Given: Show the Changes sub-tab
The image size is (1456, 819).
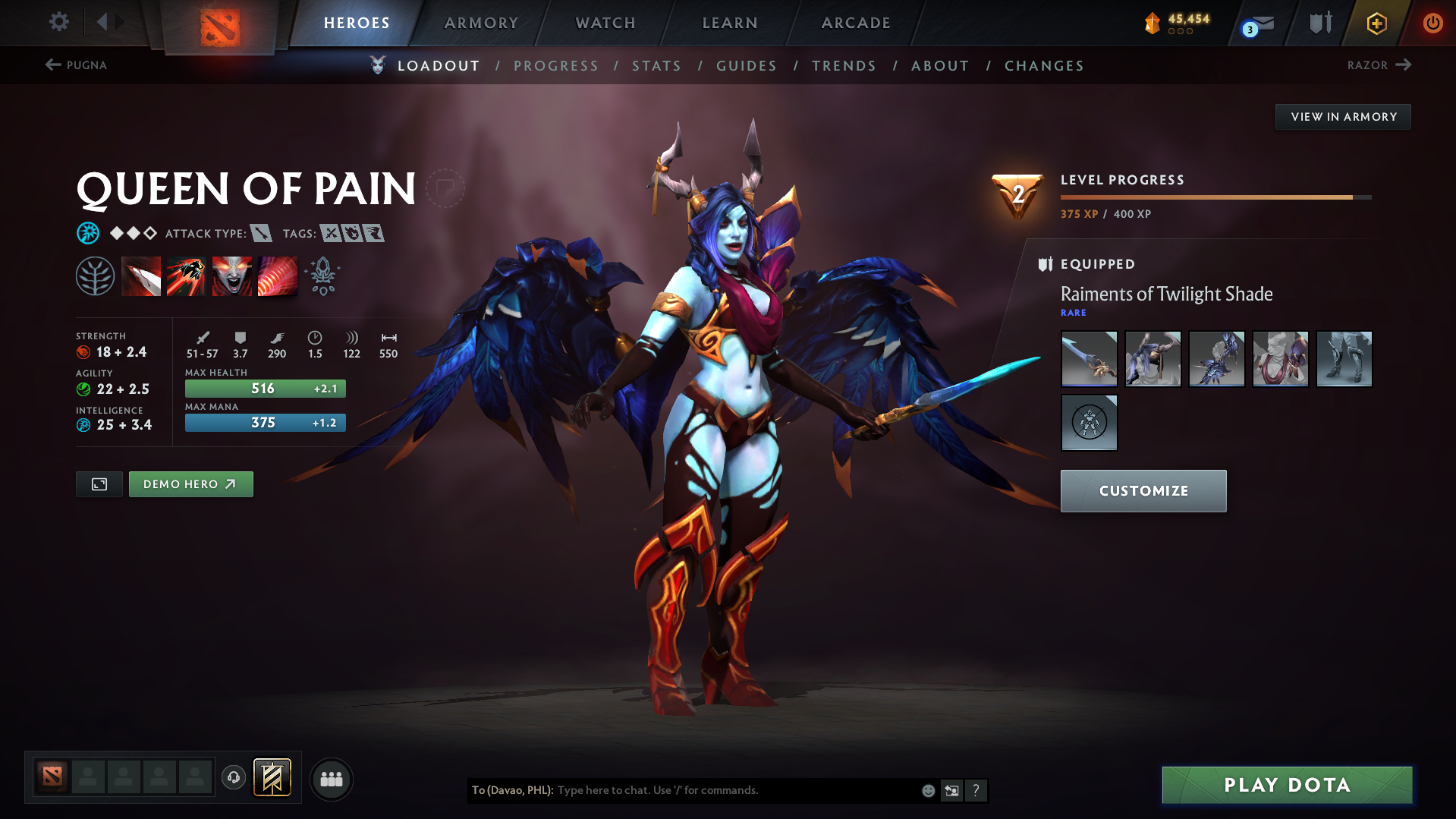Looking at the screenshot, I should tap(1044, 66).
